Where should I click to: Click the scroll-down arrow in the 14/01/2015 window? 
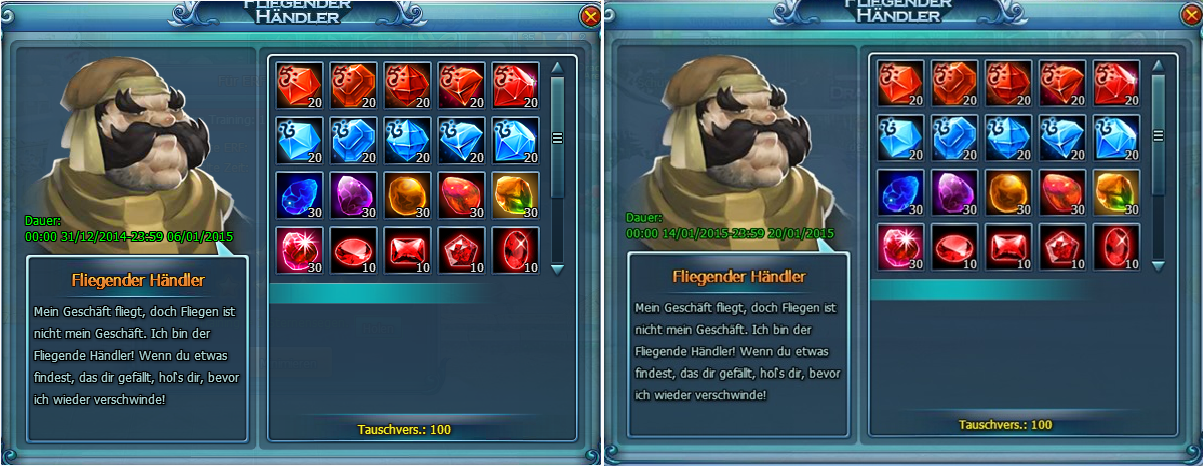pyautogui.click(x=1159, y=265)
